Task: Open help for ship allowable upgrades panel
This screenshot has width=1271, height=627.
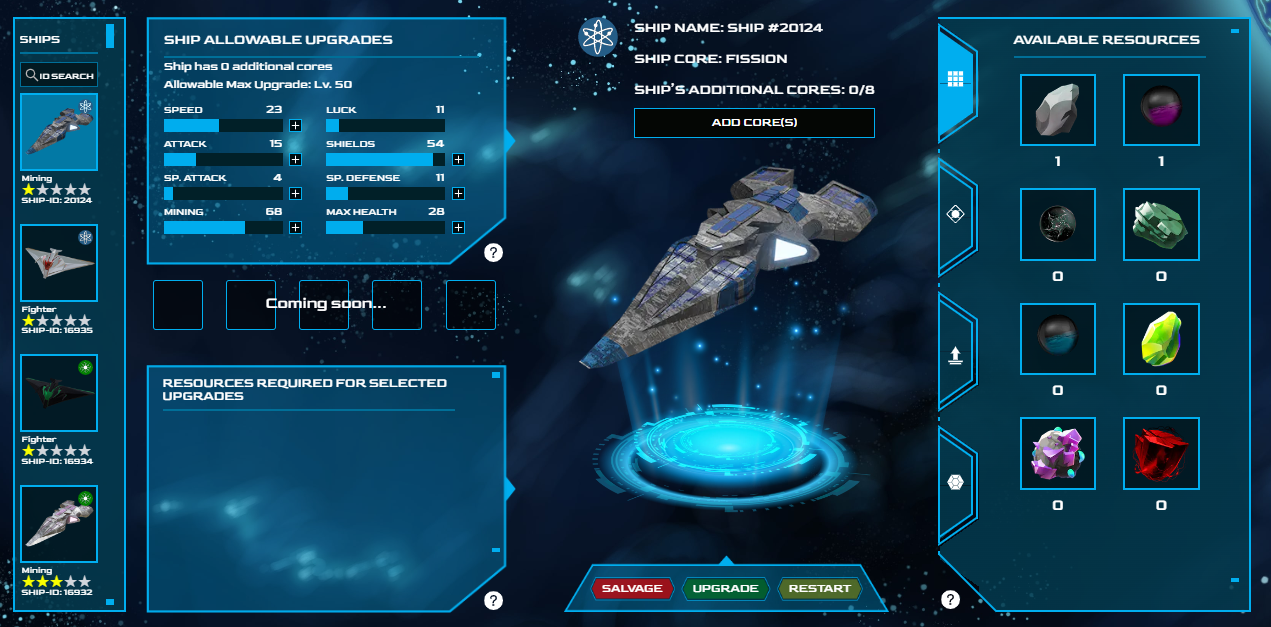Action: [493, 252]
